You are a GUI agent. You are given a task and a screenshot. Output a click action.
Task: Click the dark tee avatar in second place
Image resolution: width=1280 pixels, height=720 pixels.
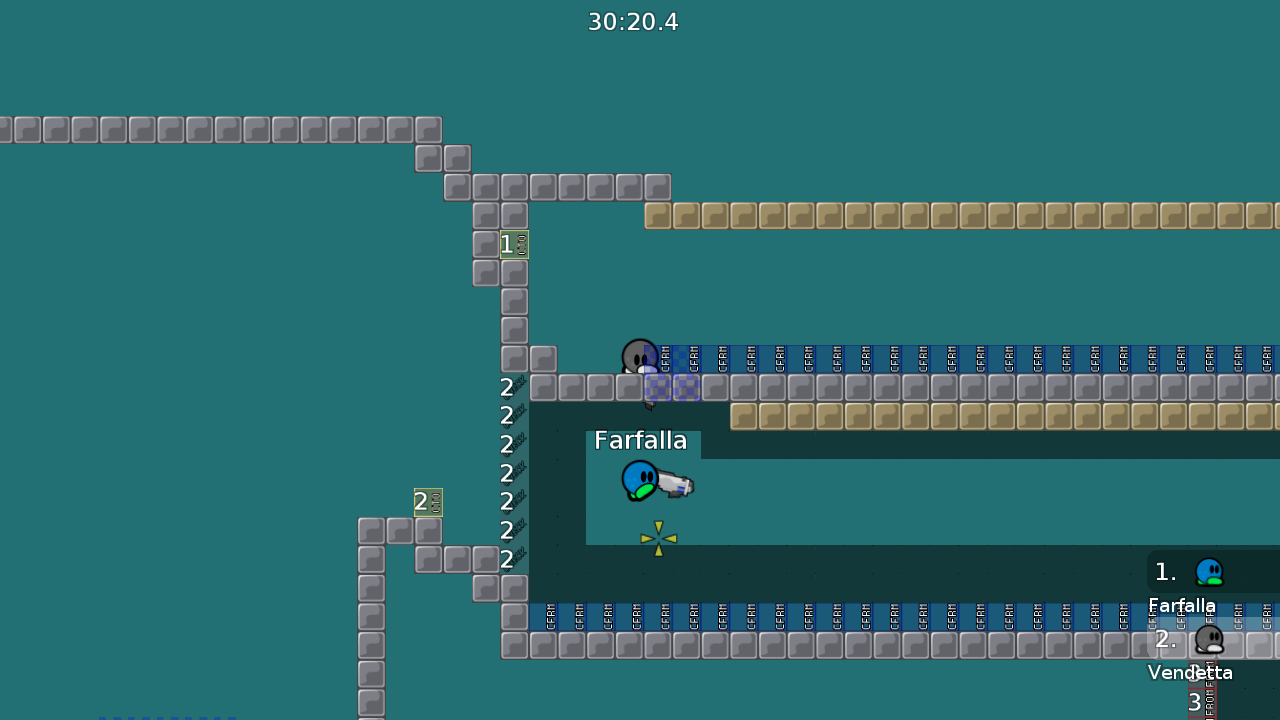tap(1209, 640)
